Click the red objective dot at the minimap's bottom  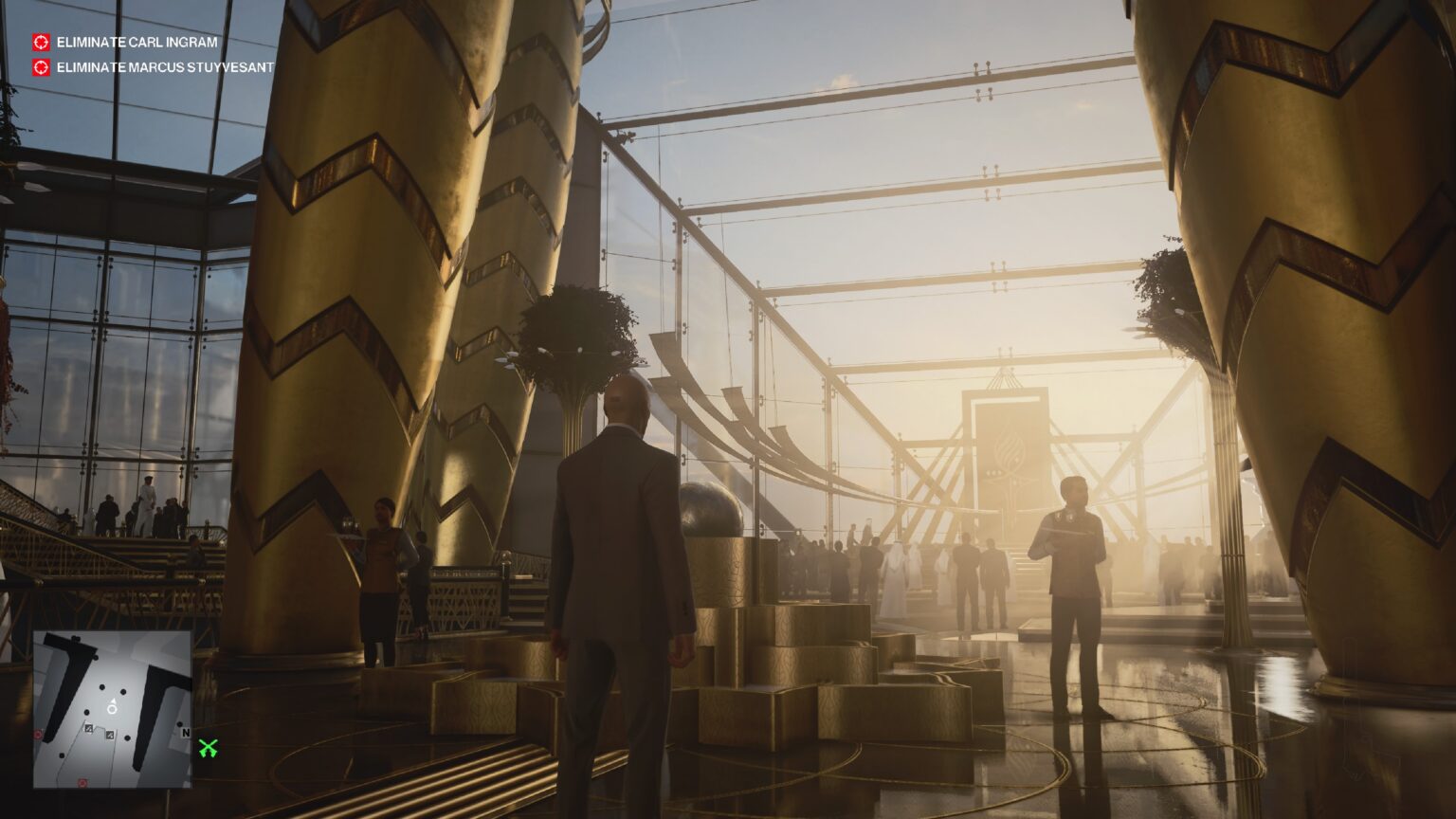pyautogui.click(x=82, y=783)
